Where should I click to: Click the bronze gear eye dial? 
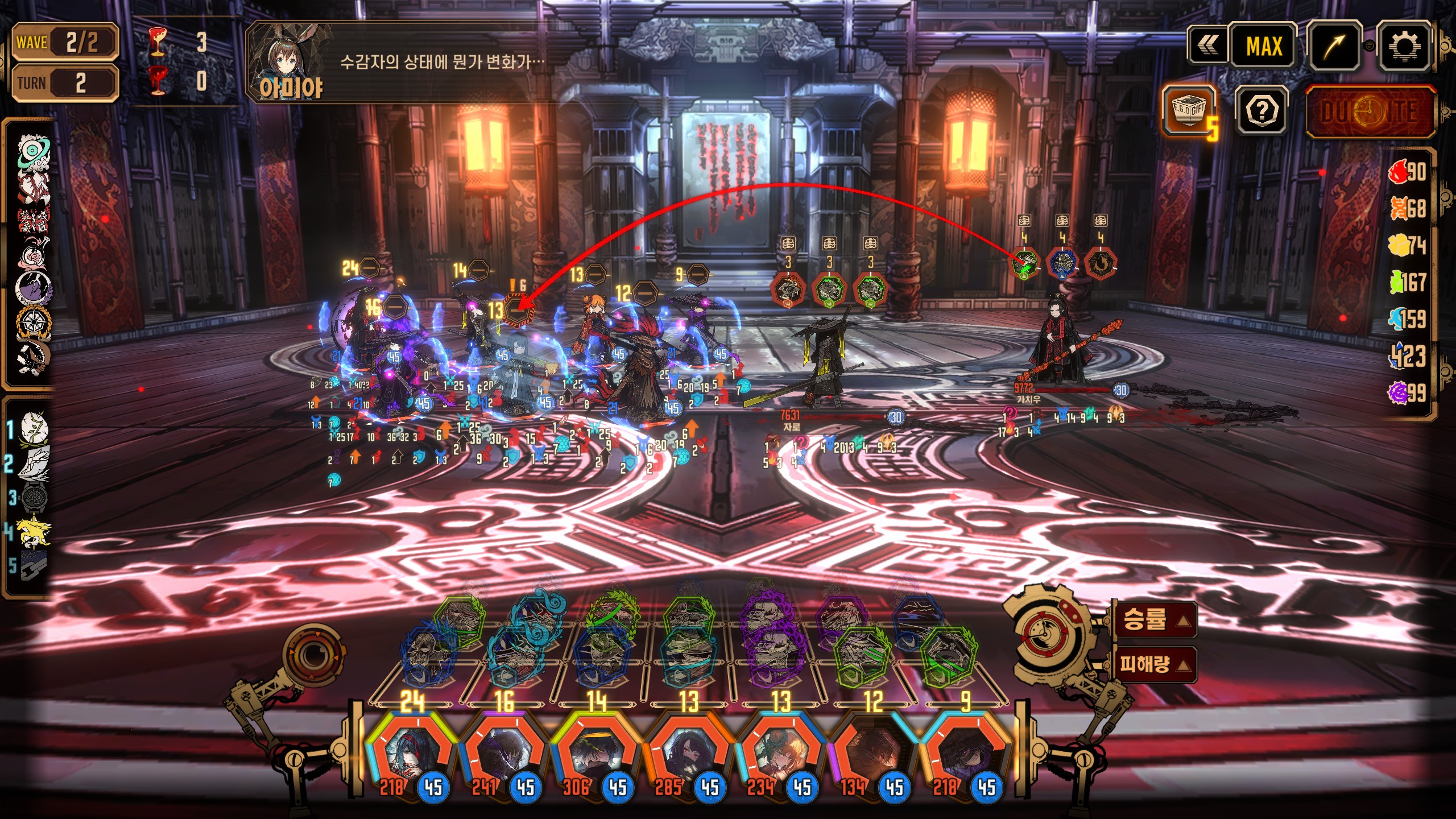point(313,656)
